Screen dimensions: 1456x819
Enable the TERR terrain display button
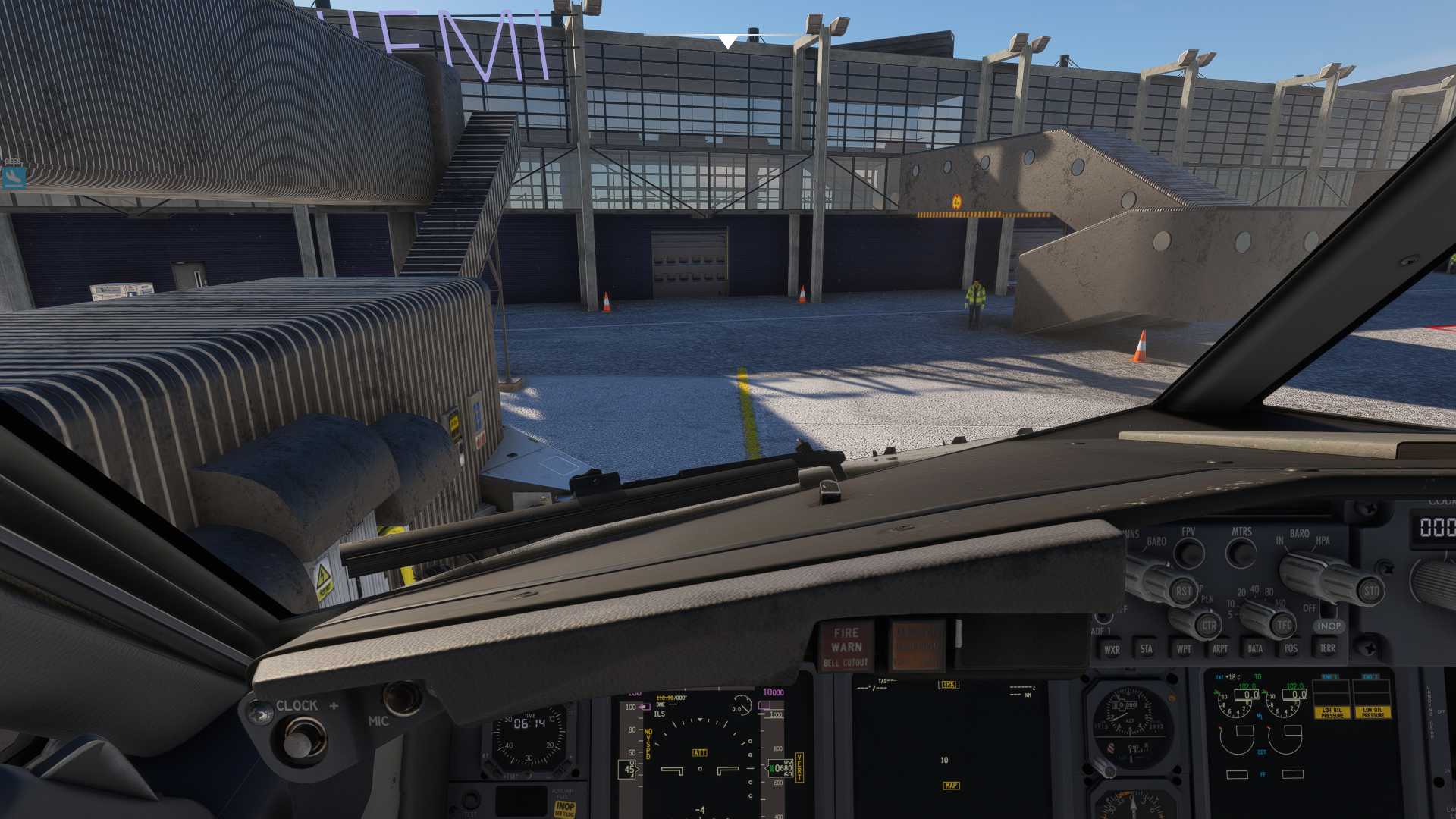tap(1327, 648)
